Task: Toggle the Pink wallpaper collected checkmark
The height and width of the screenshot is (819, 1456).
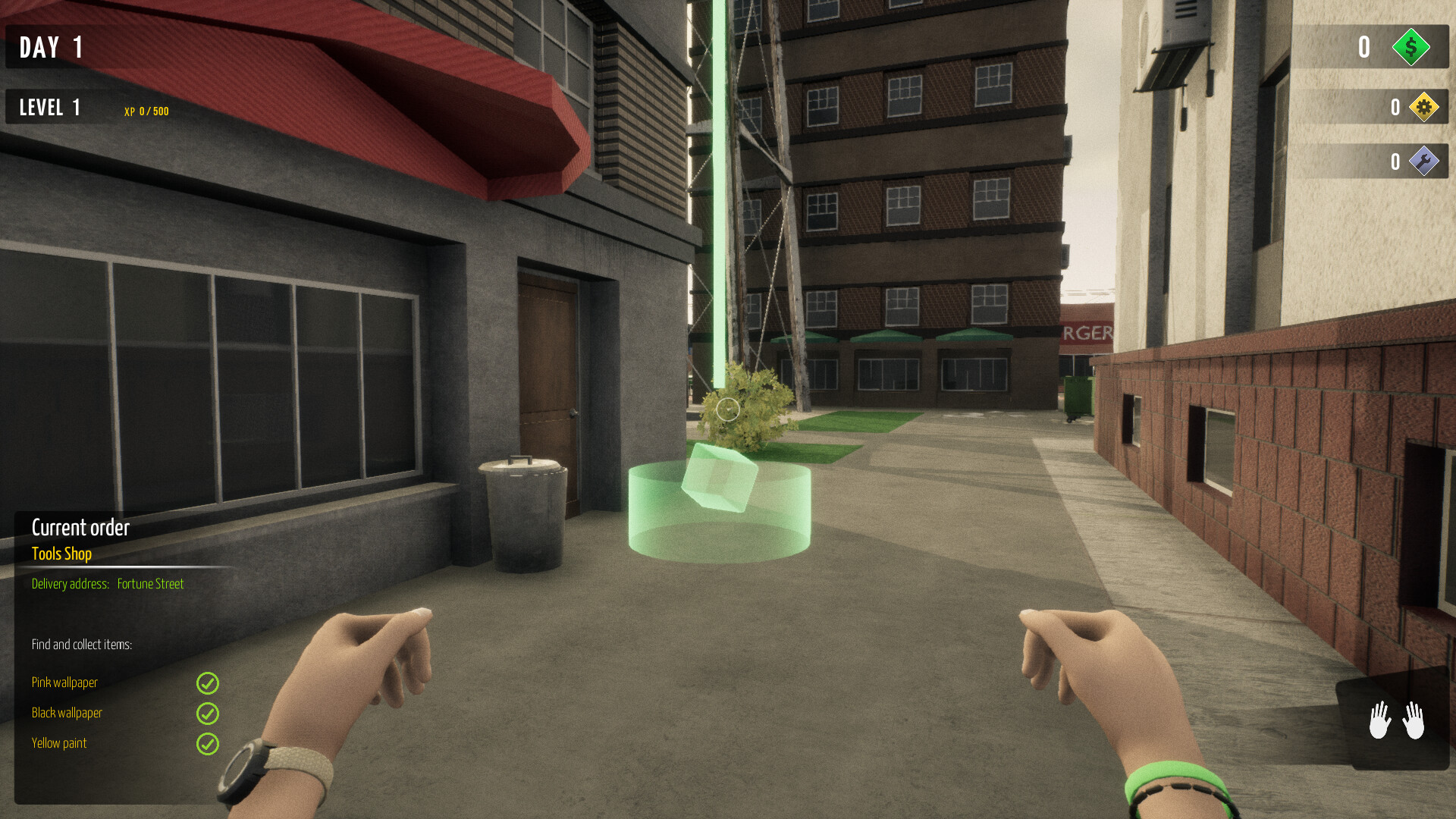Action: (207, 684)
